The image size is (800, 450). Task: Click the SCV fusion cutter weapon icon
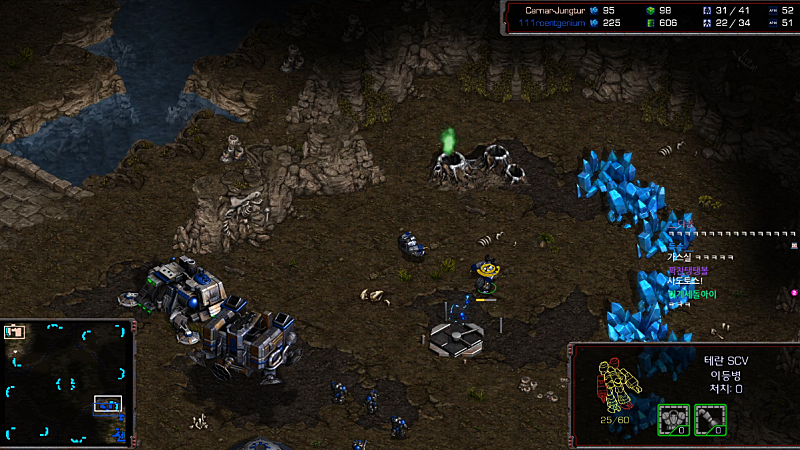[x=711, y=419]
